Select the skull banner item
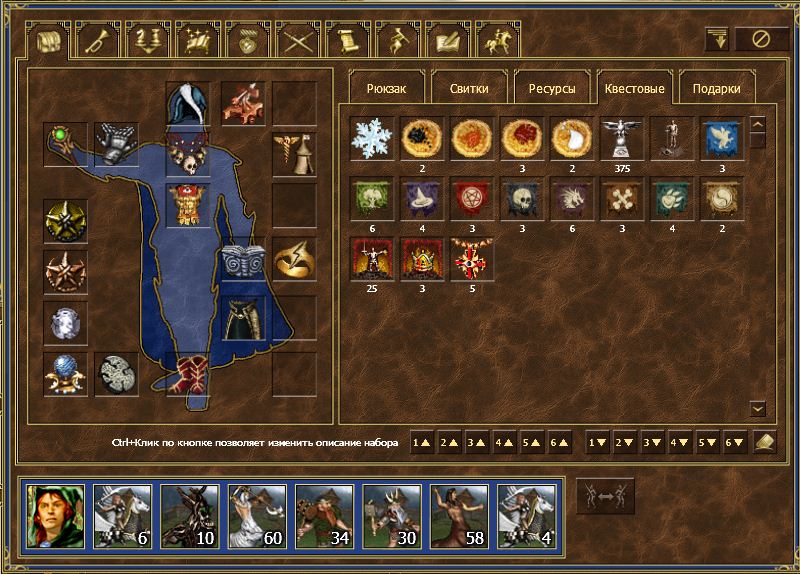The height and width of the screenshot is (574, 800). pyautogui.click(x=522, y=198)
